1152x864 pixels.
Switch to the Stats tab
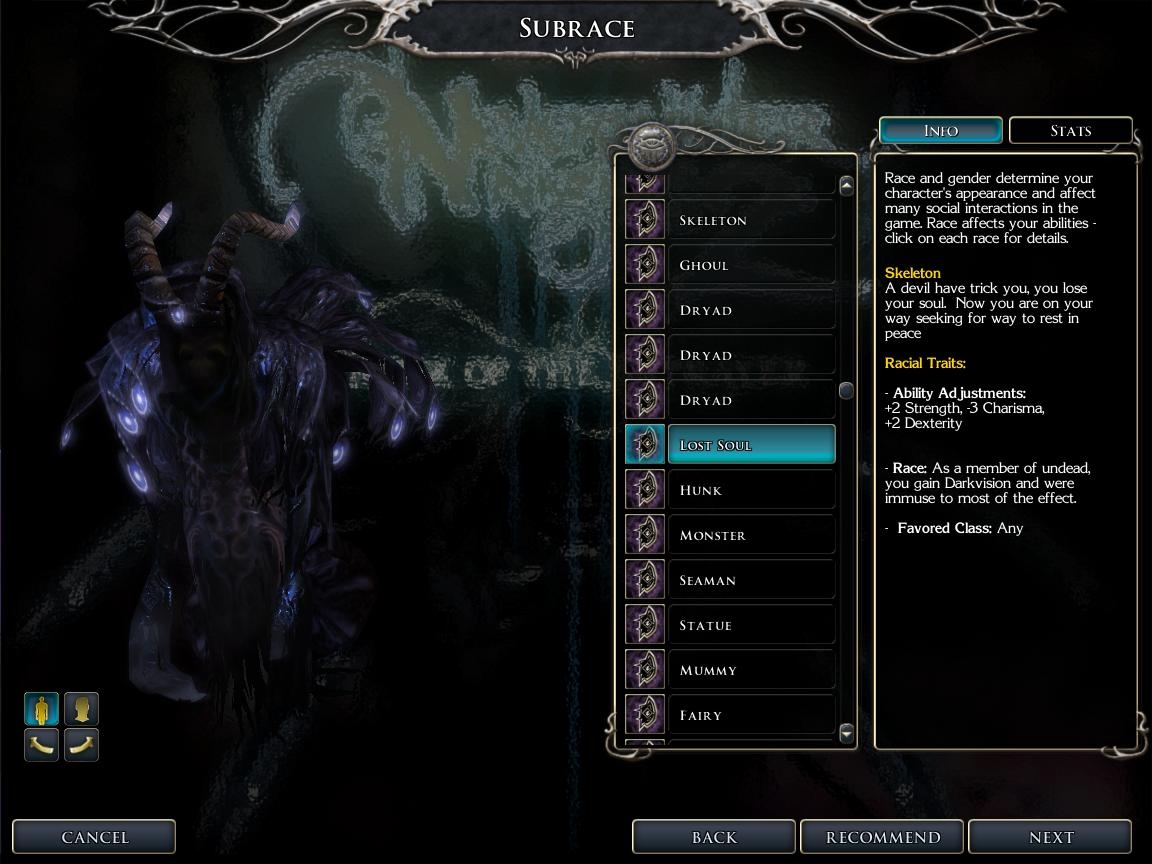1070,131
